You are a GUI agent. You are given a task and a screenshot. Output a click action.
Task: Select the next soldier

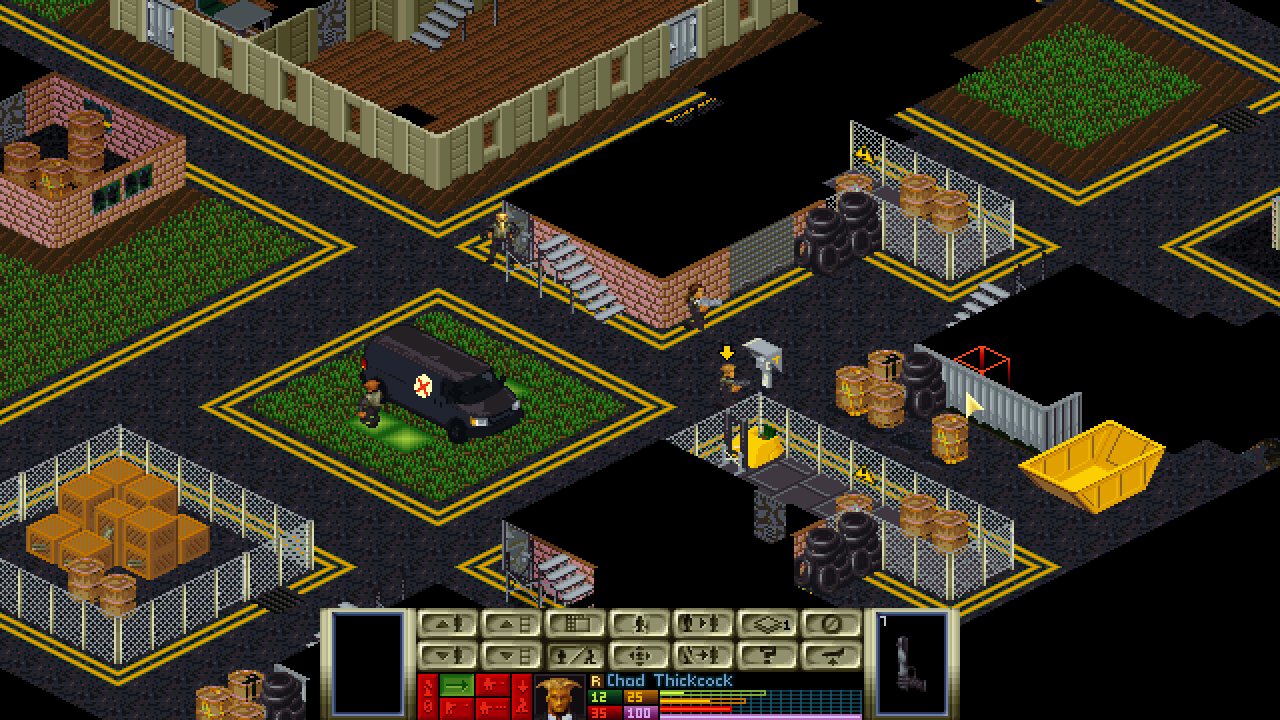pyautogui.click(x=703, y=624)
